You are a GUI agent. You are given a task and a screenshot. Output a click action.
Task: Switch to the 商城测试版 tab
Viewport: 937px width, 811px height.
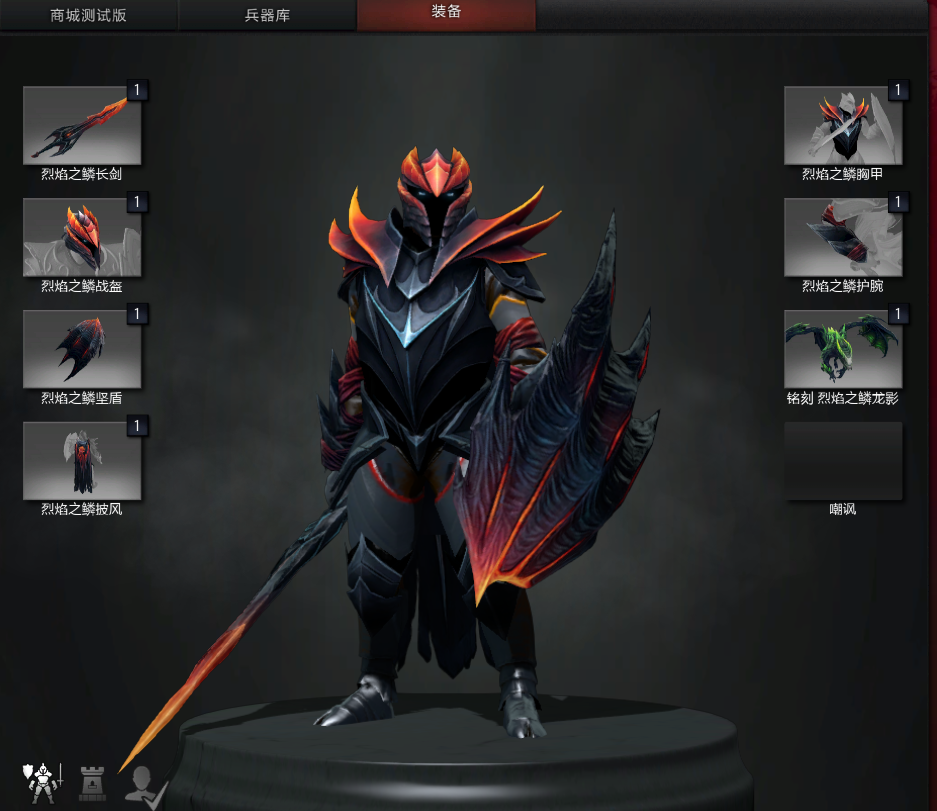[x=89, y=16]
